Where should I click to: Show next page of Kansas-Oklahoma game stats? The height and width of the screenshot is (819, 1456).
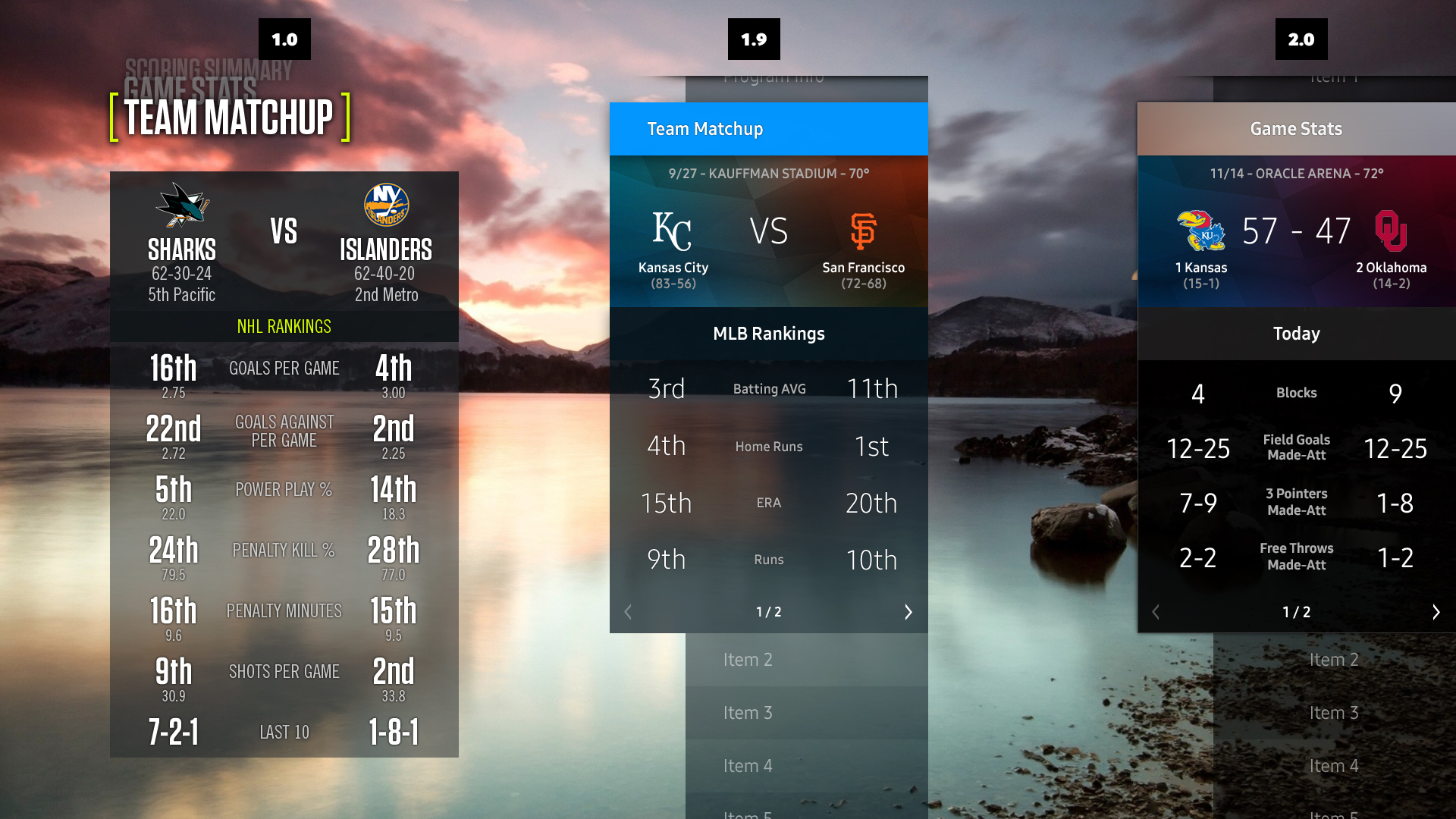pyautogui.click(x=1436, y=612)
